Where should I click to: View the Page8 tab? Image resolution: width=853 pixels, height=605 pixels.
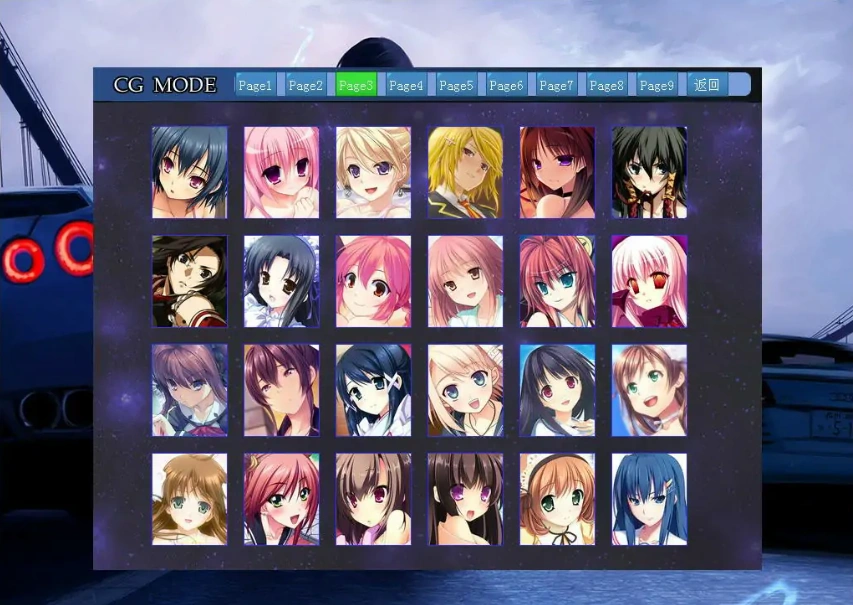(606, 85)
